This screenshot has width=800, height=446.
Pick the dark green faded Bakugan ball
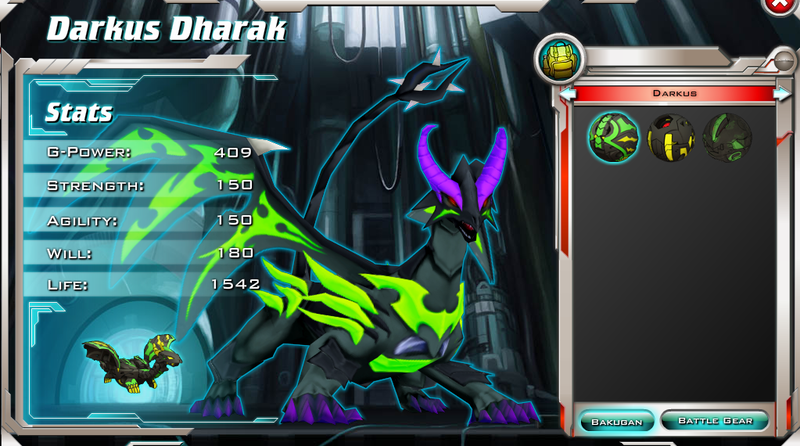tap(724, 136)
